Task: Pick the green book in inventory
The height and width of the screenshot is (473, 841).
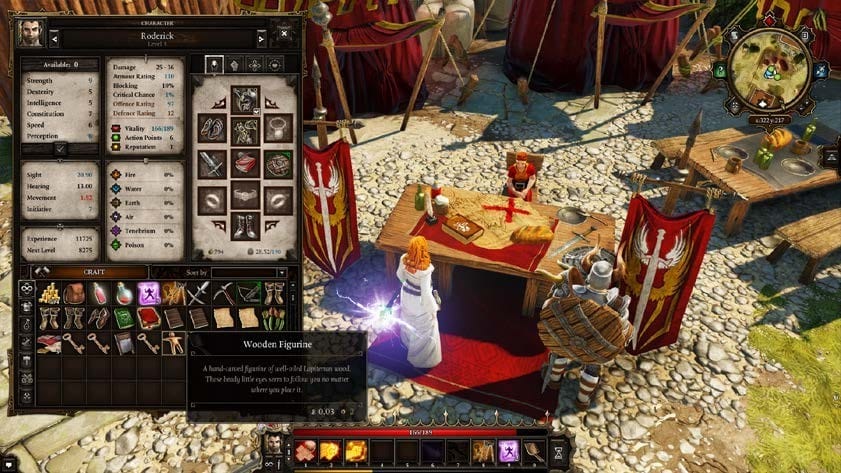Action: (123, 318)
